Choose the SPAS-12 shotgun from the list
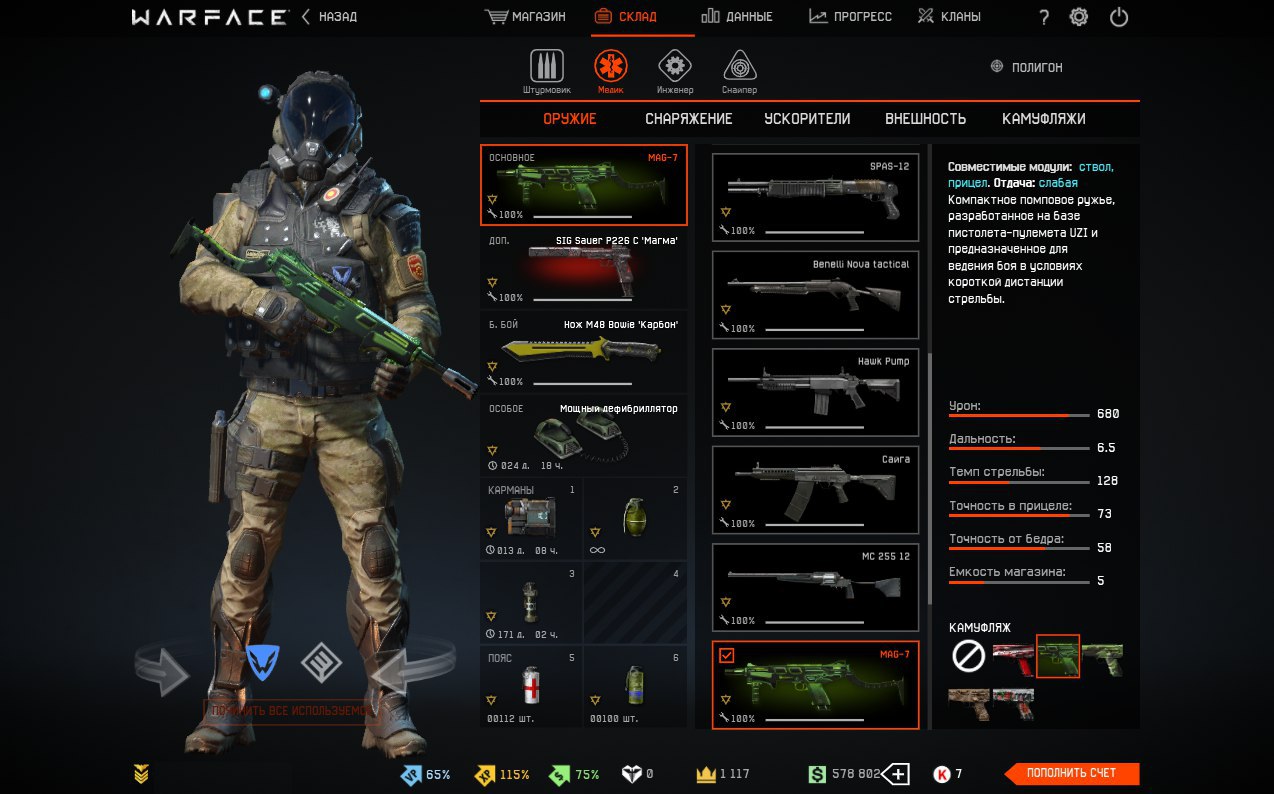Screen dimensions: 1274x794 click(815, 197)
